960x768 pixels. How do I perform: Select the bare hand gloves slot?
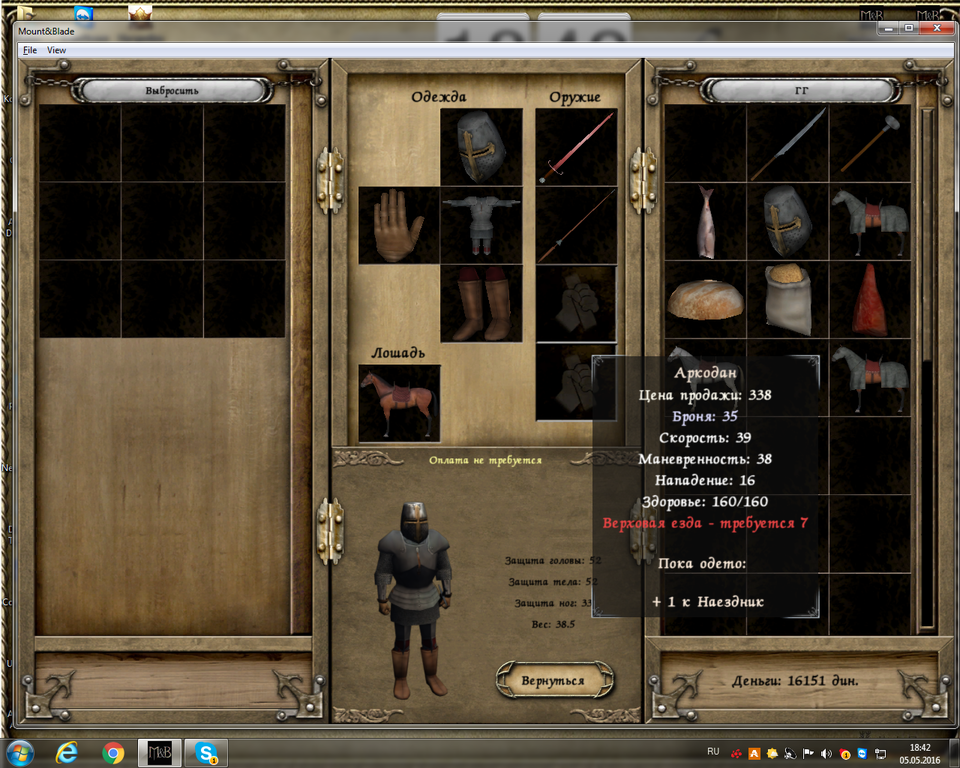(x=399, y=225)
